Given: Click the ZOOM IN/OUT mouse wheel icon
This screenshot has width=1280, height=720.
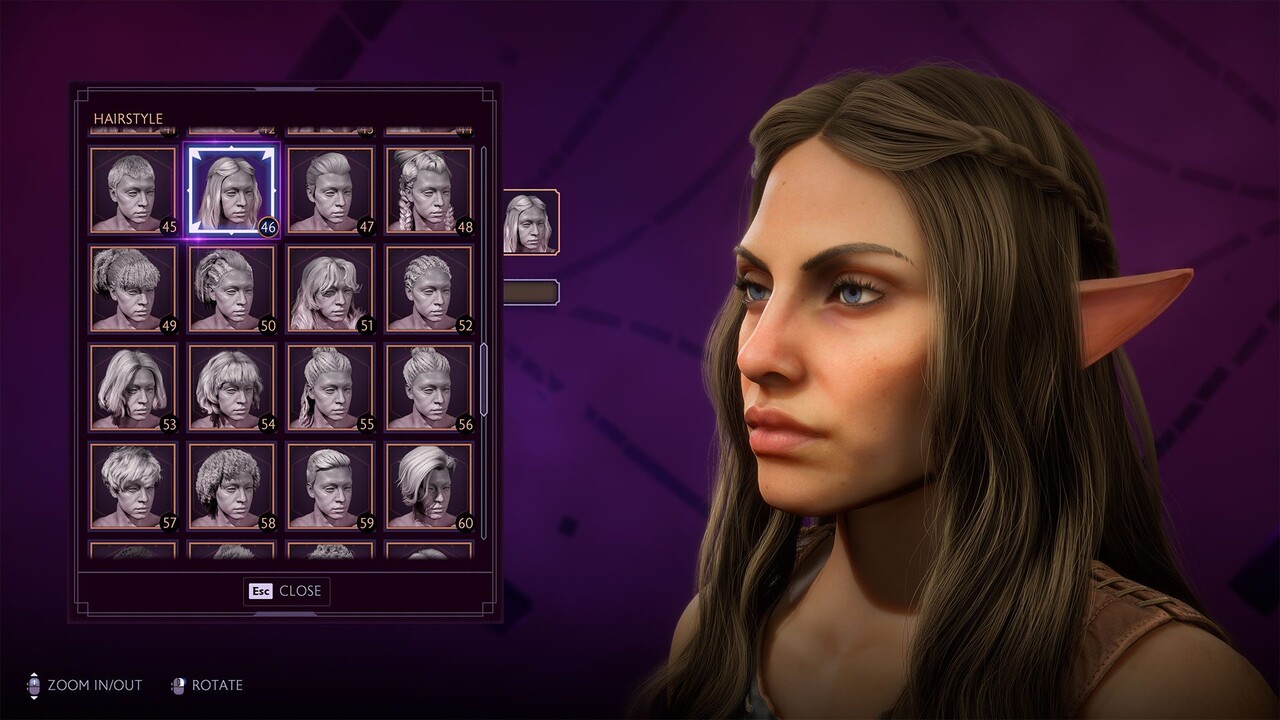Looking at the screenshot, I should click(x=35, y=686).
